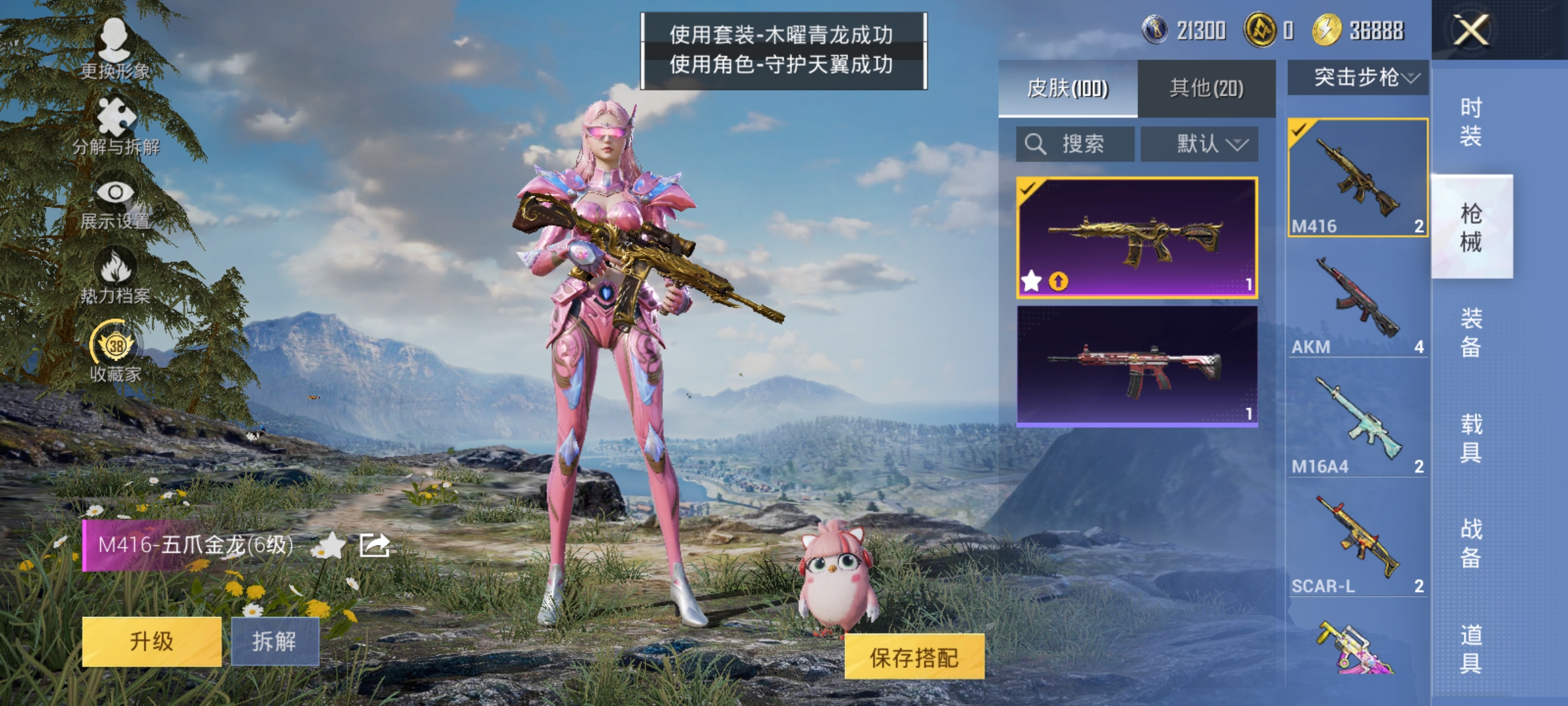Open the 默认 sort order dropdown
Viewport: 1568px width, 706px height.
tap(1199, 144)
